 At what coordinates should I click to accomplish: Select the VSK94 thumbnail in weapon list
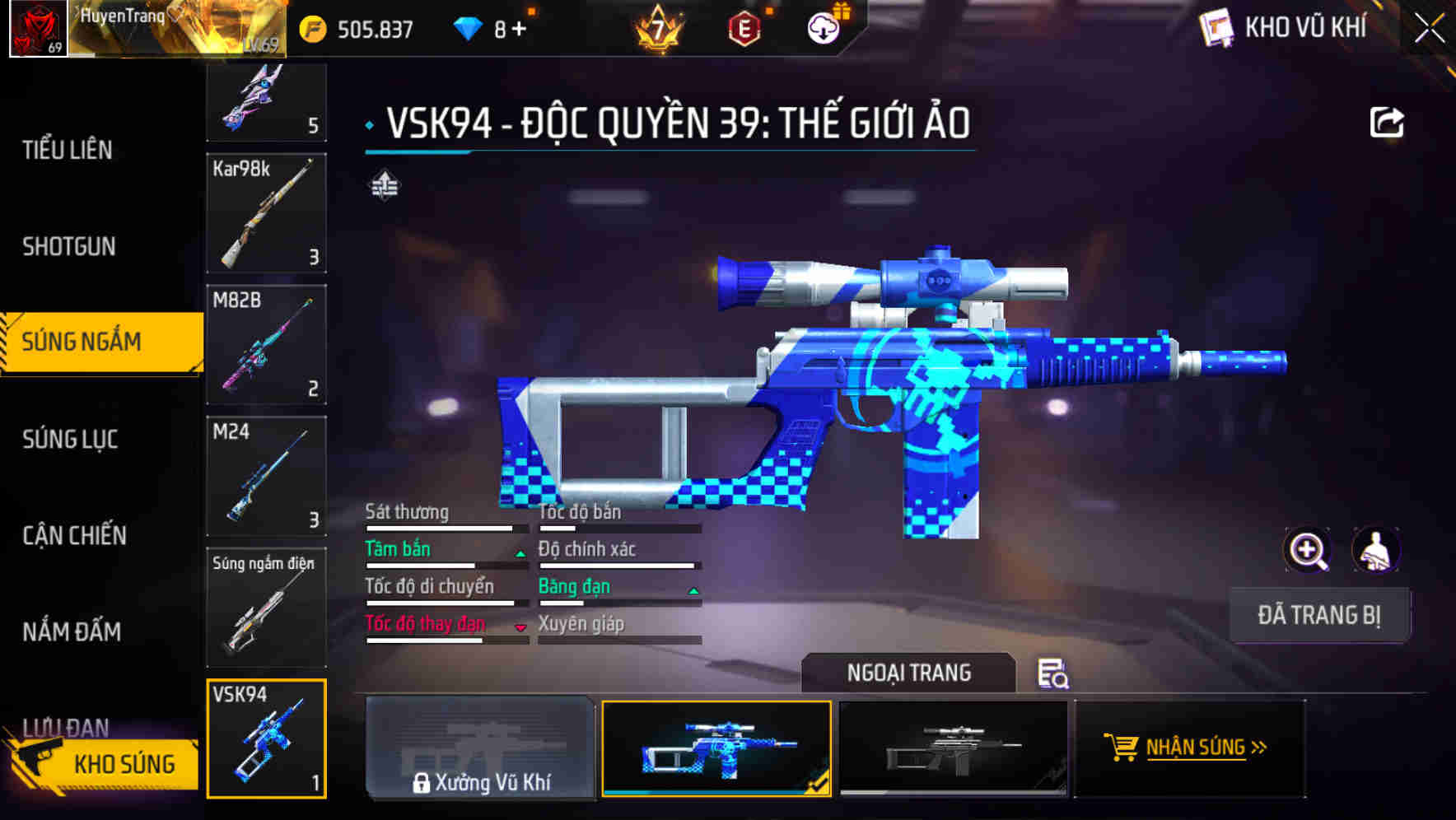pos(266,741)
